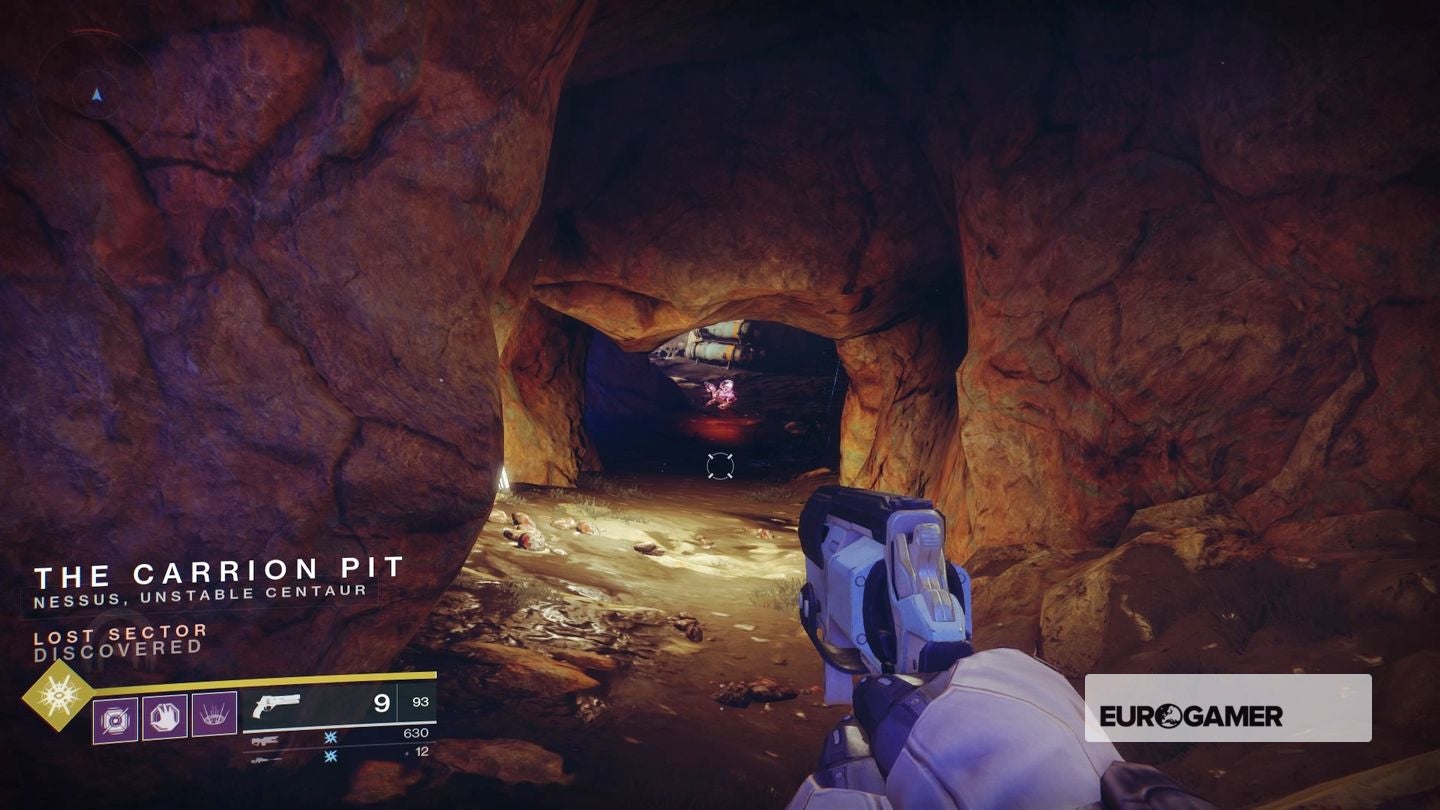The width and height of the screenshot is (1440, 810).
Task: Click the LOST SECTOR DISCOVERED notification
Action: 120,640
